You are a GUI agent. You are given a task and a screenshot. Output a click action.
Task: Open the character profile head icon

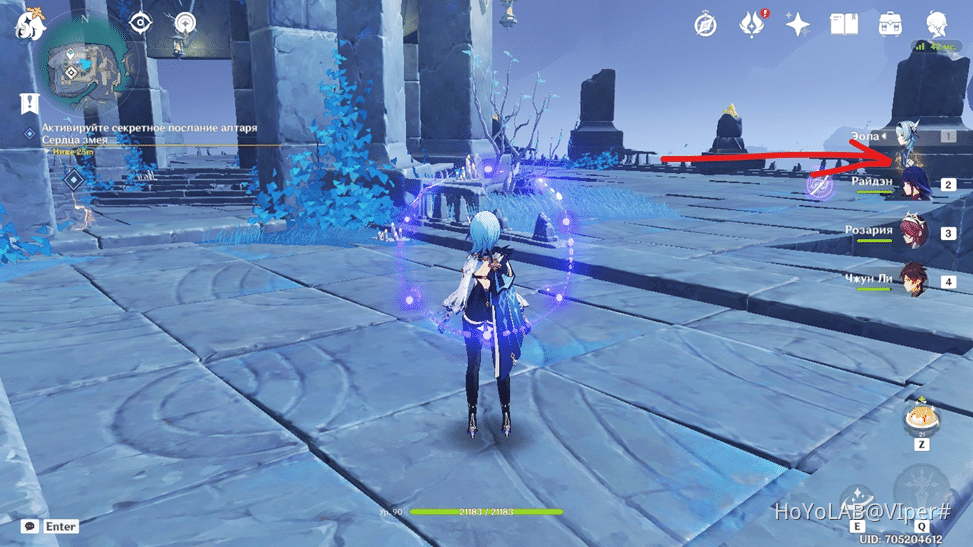pos(937,25)
